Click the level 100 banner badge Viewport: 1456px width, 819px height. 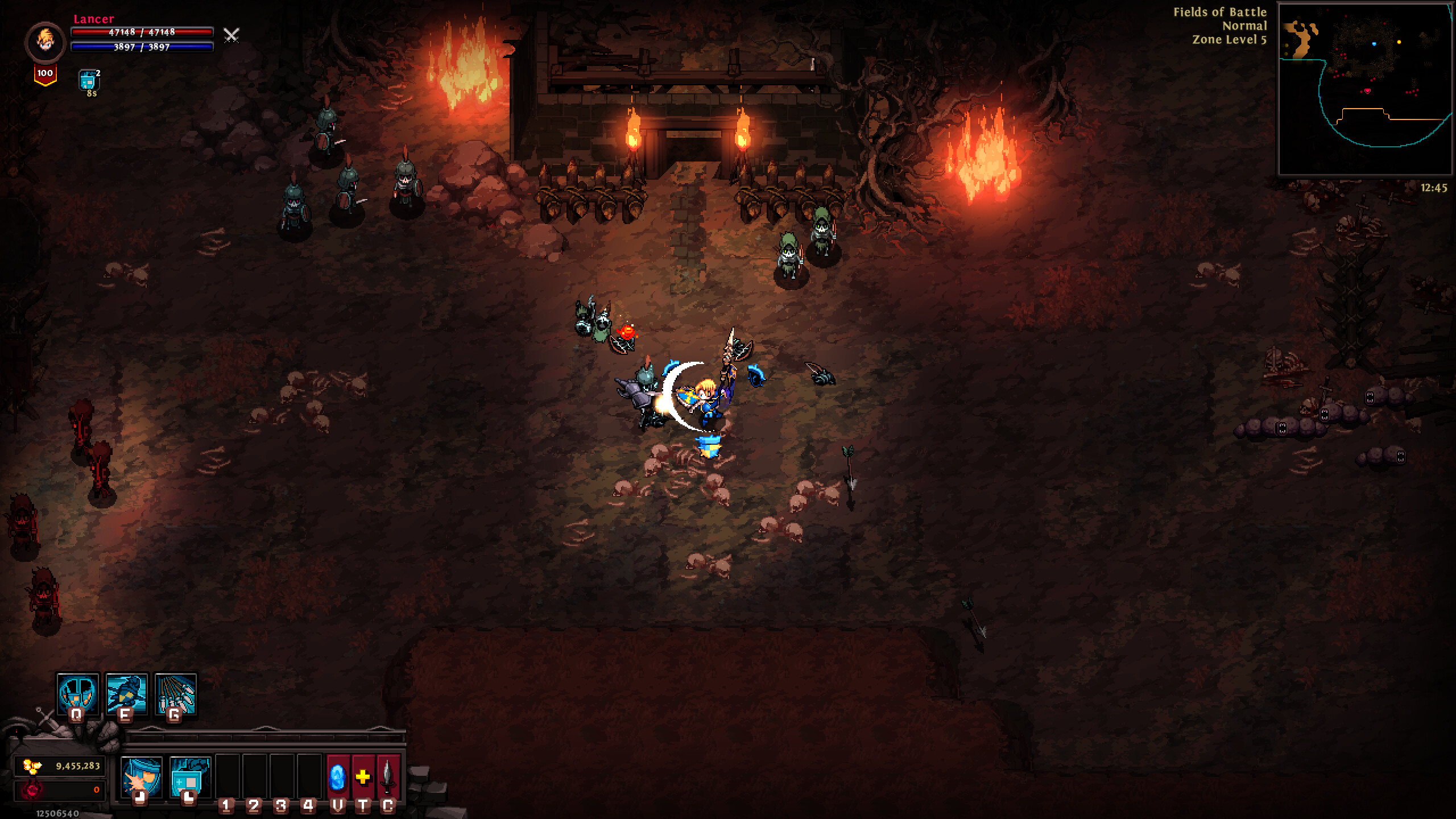coord(45,73)
